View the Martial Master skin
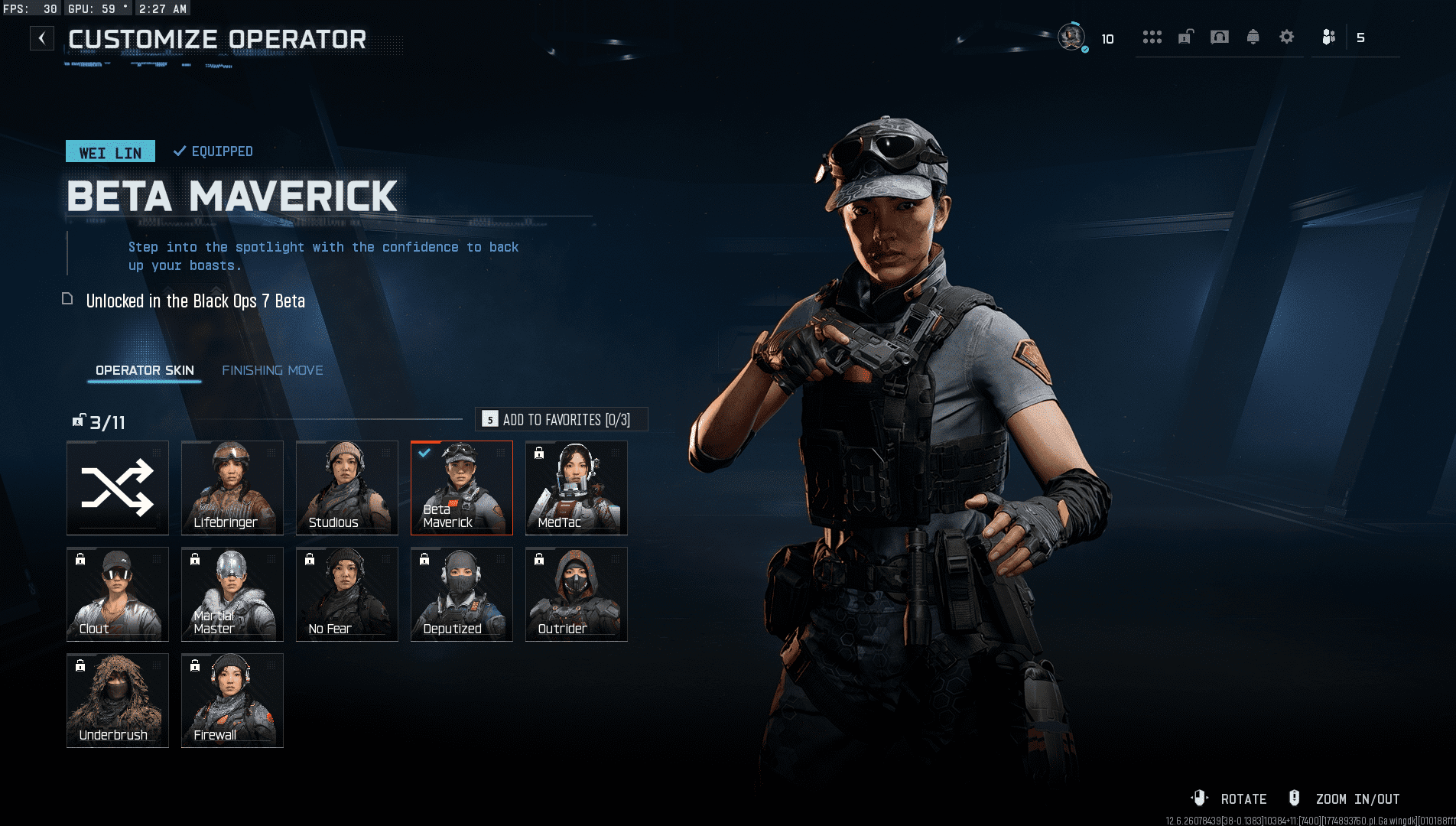The image size is (1456, 826). 232,594
